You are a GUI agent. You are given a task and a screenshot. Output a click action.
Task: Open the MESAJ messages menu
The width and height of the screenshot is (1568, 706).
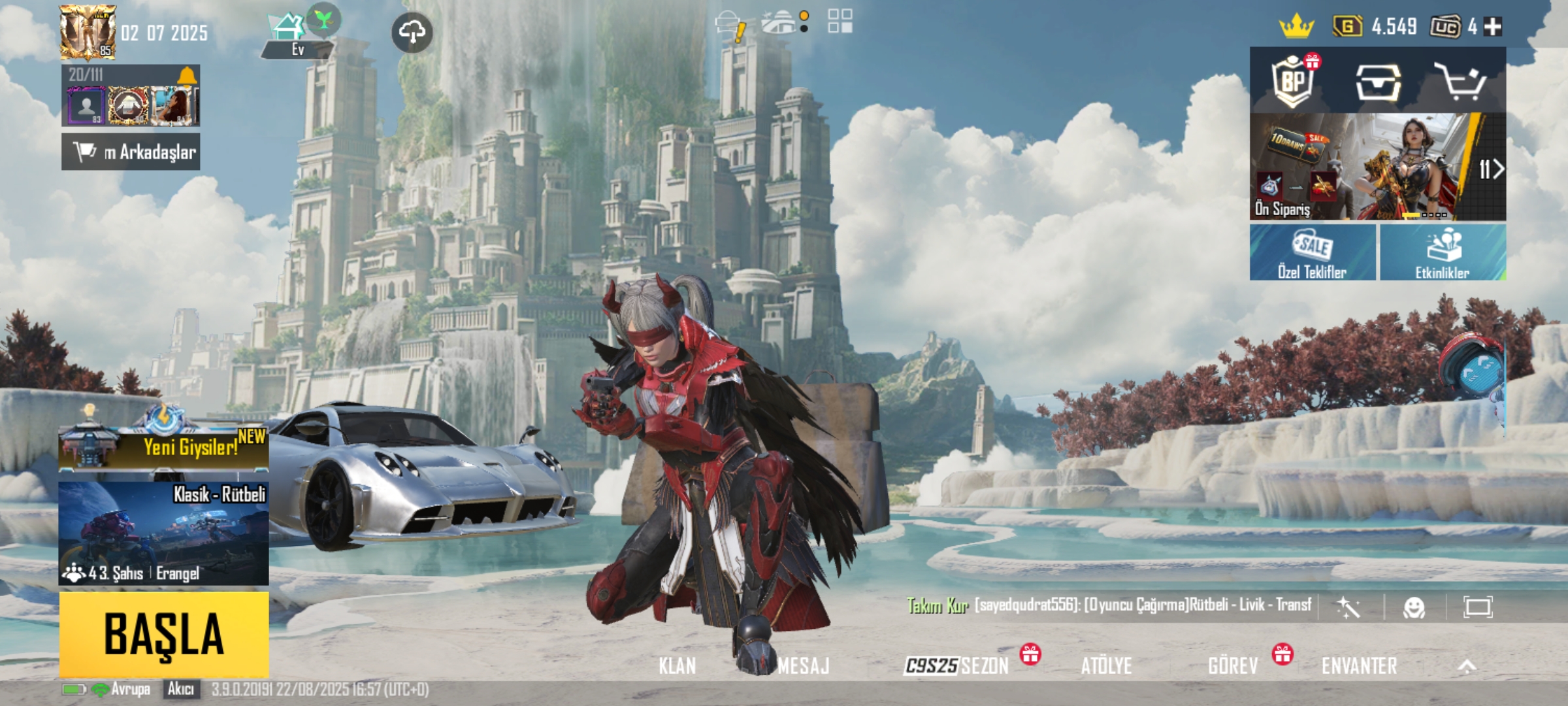click(803, 666)
